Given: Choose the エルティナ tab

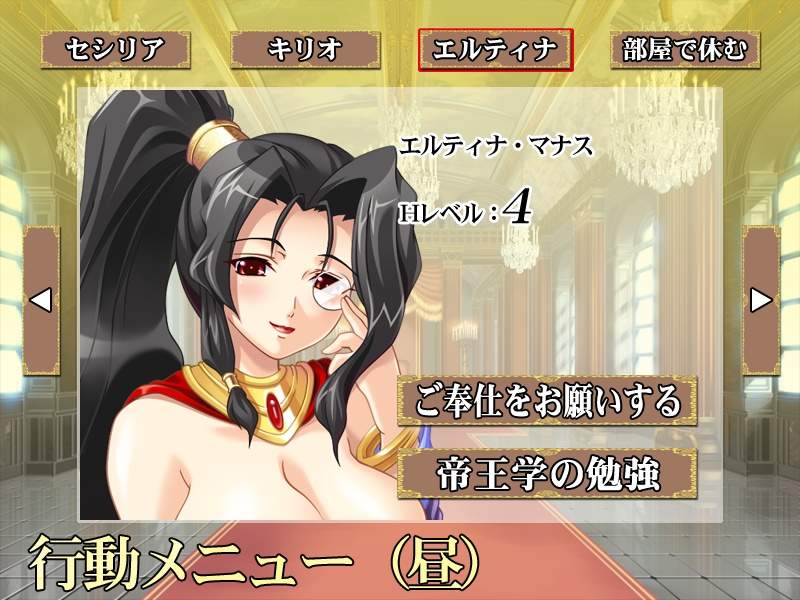Looking at the screenshot, I should click(x=496, y=49).
